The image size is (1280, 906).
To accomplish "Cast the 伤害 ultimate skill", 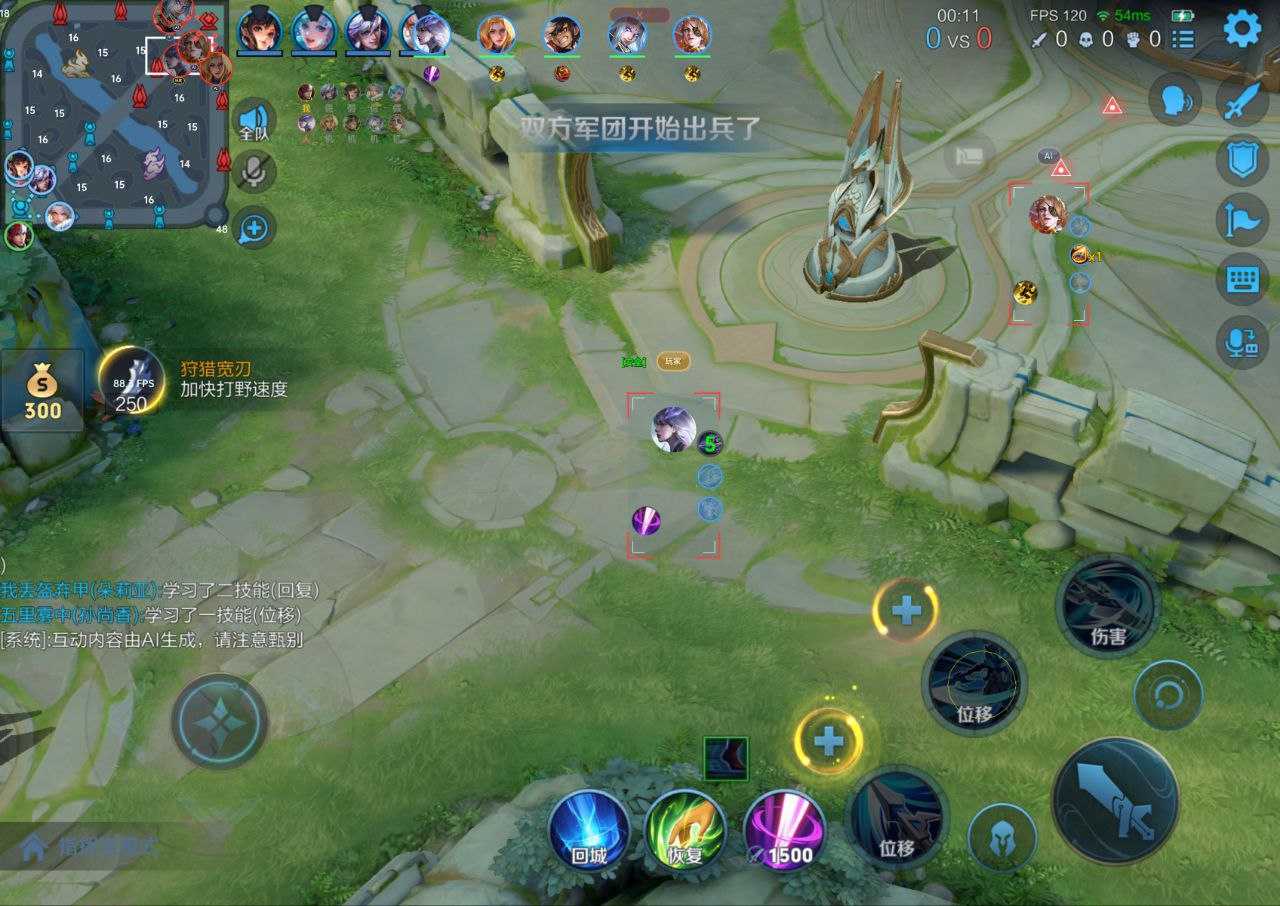I will pyautogui.click(x=1107, y=606).
